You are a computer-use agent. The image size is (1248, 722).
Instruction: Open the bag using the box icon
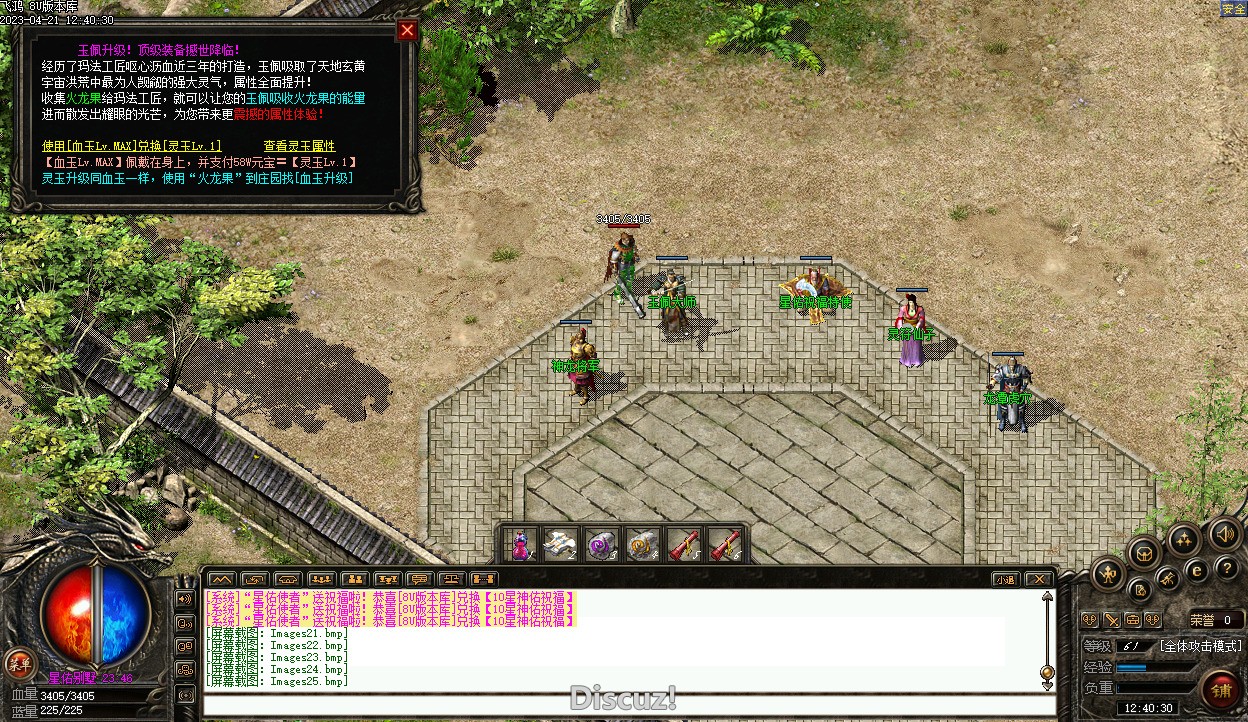1144,552
